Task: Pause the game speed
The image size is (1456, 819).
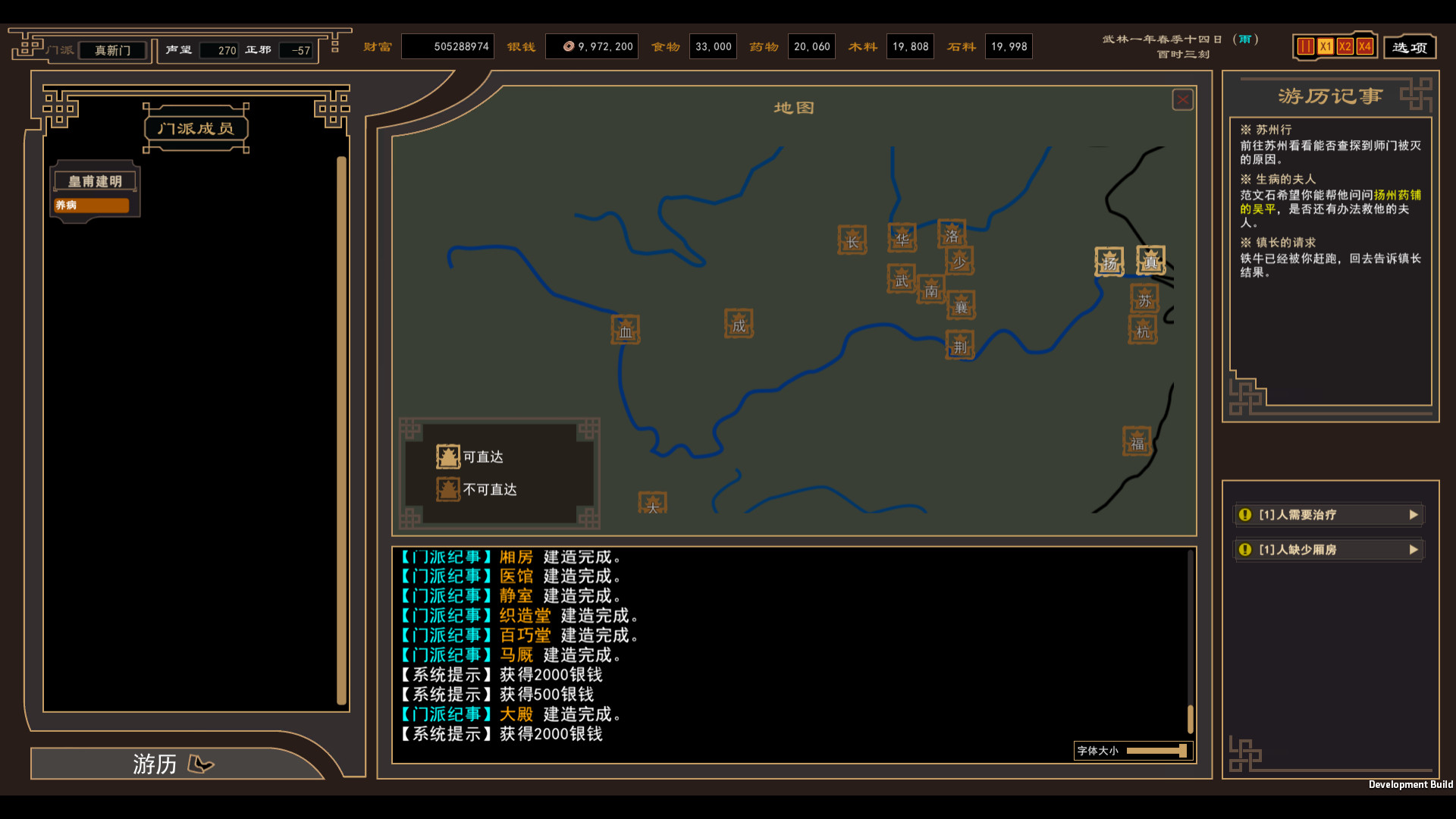Action: tap(1305, 47)
